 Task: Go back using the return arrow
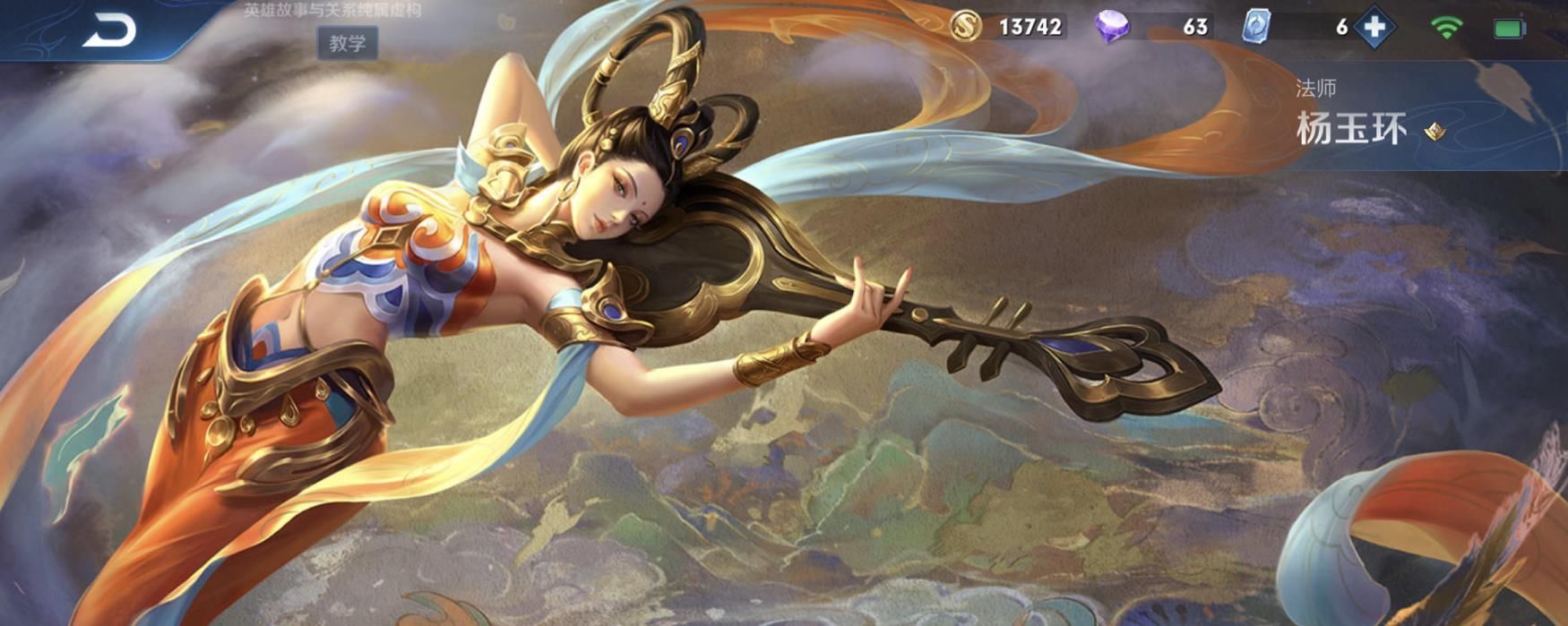109,30
